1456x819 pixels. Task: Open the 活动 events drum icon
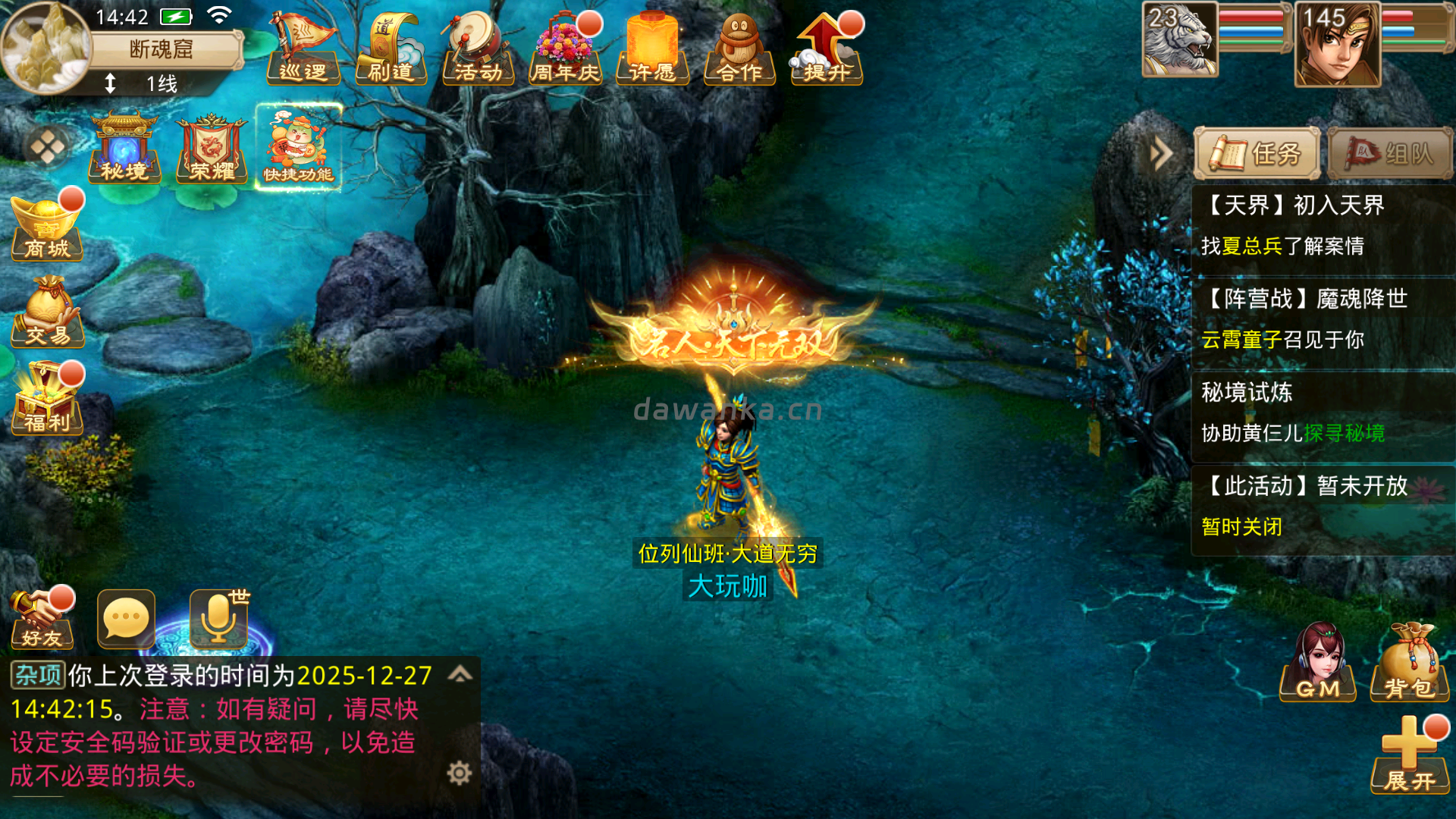click(x=479, y=49)
